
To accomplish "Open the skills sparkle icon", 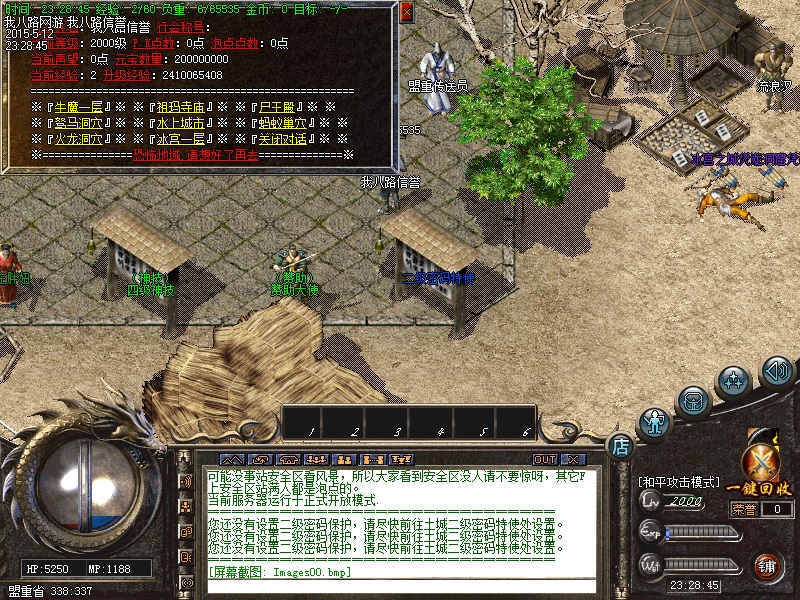I will 735,381.
